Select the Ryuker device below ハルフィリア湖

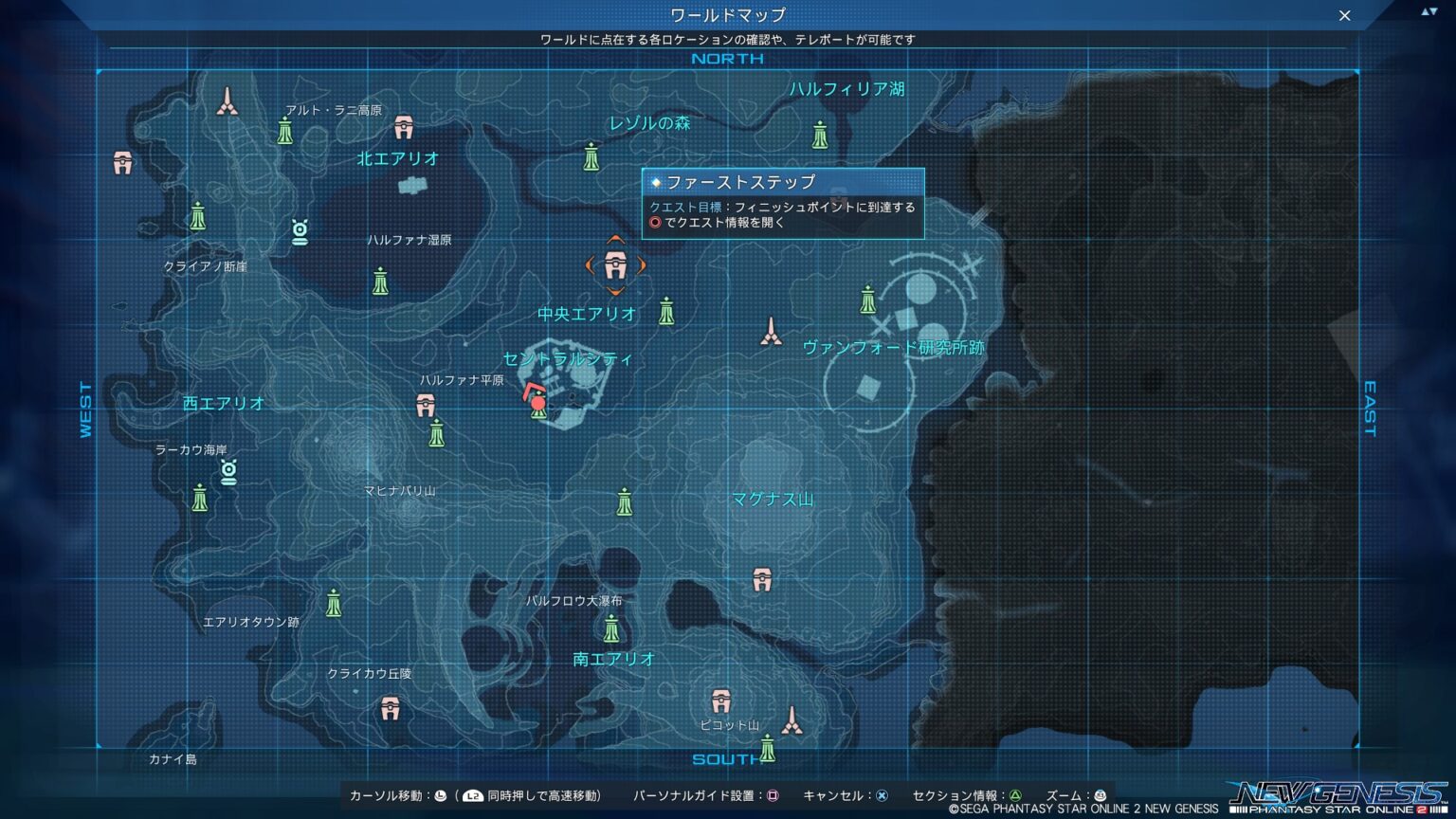[820, 136]
